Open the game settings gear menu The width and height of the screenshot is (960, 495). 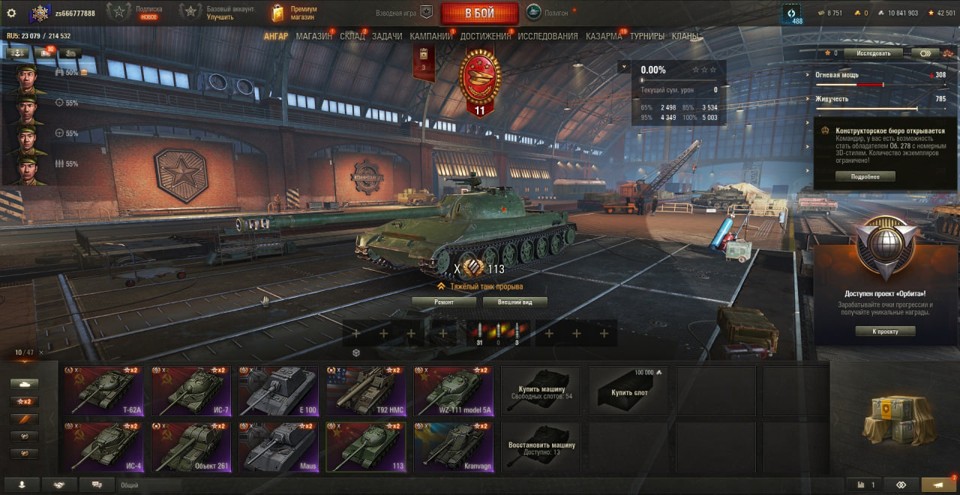(x=12, y=12)
